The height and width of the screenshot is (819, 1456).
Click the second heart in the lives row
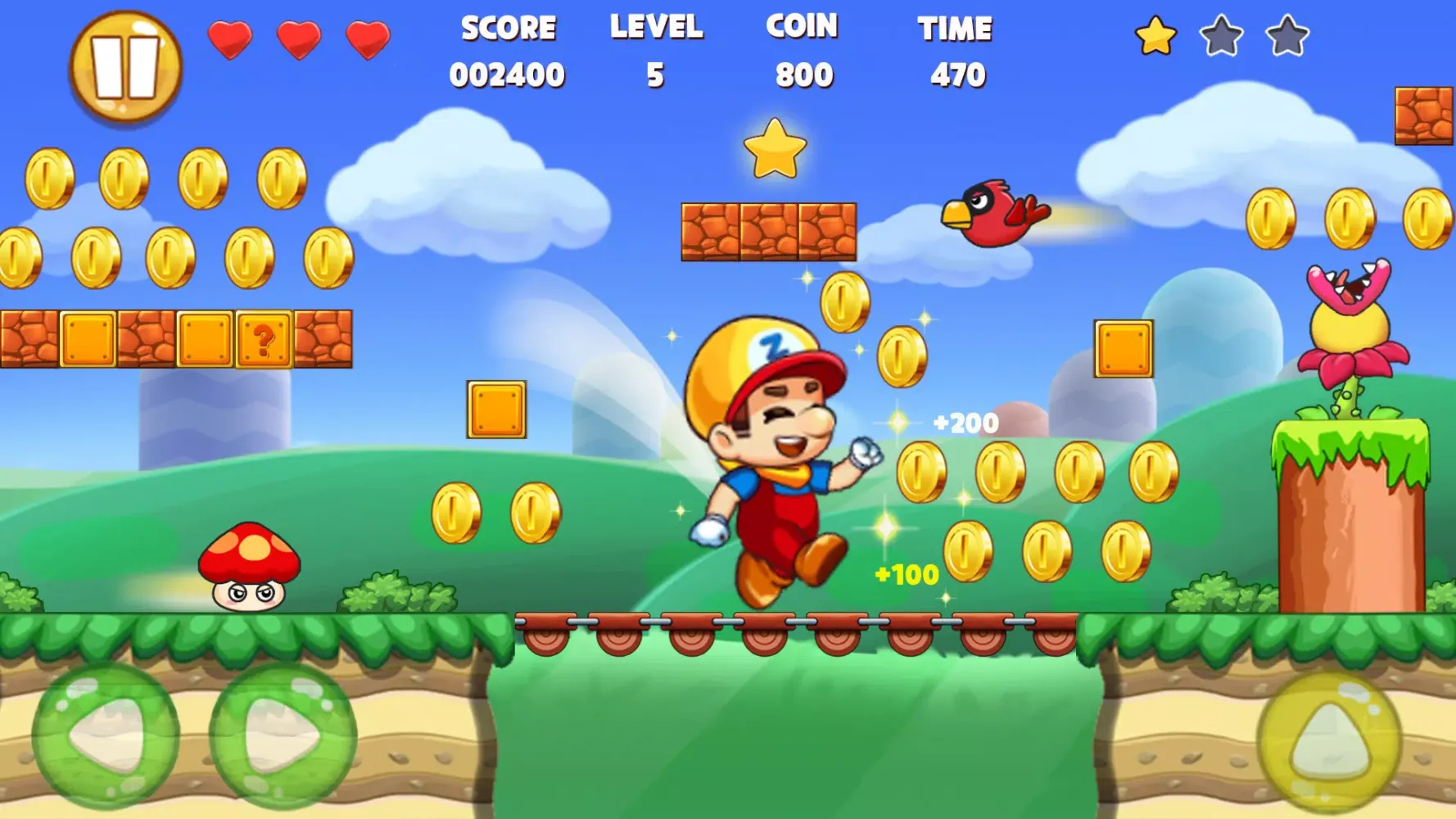pos(300,38)
